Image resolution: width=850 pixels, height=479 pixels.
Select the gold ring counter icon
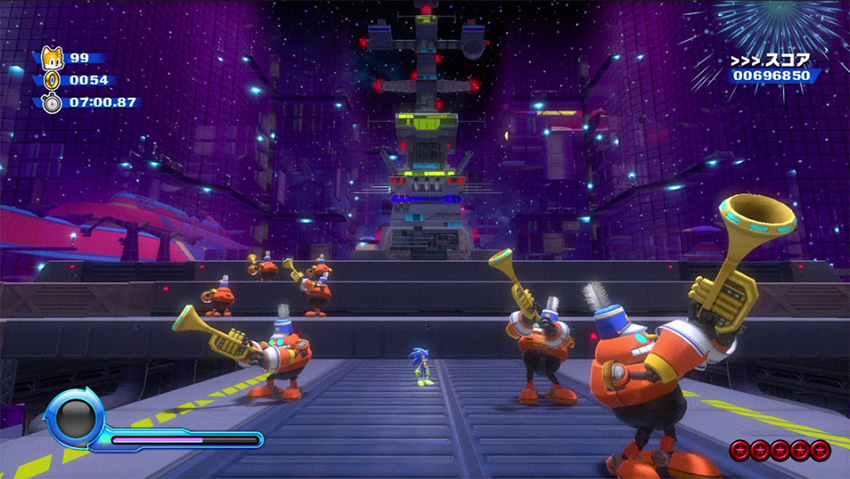51,80
